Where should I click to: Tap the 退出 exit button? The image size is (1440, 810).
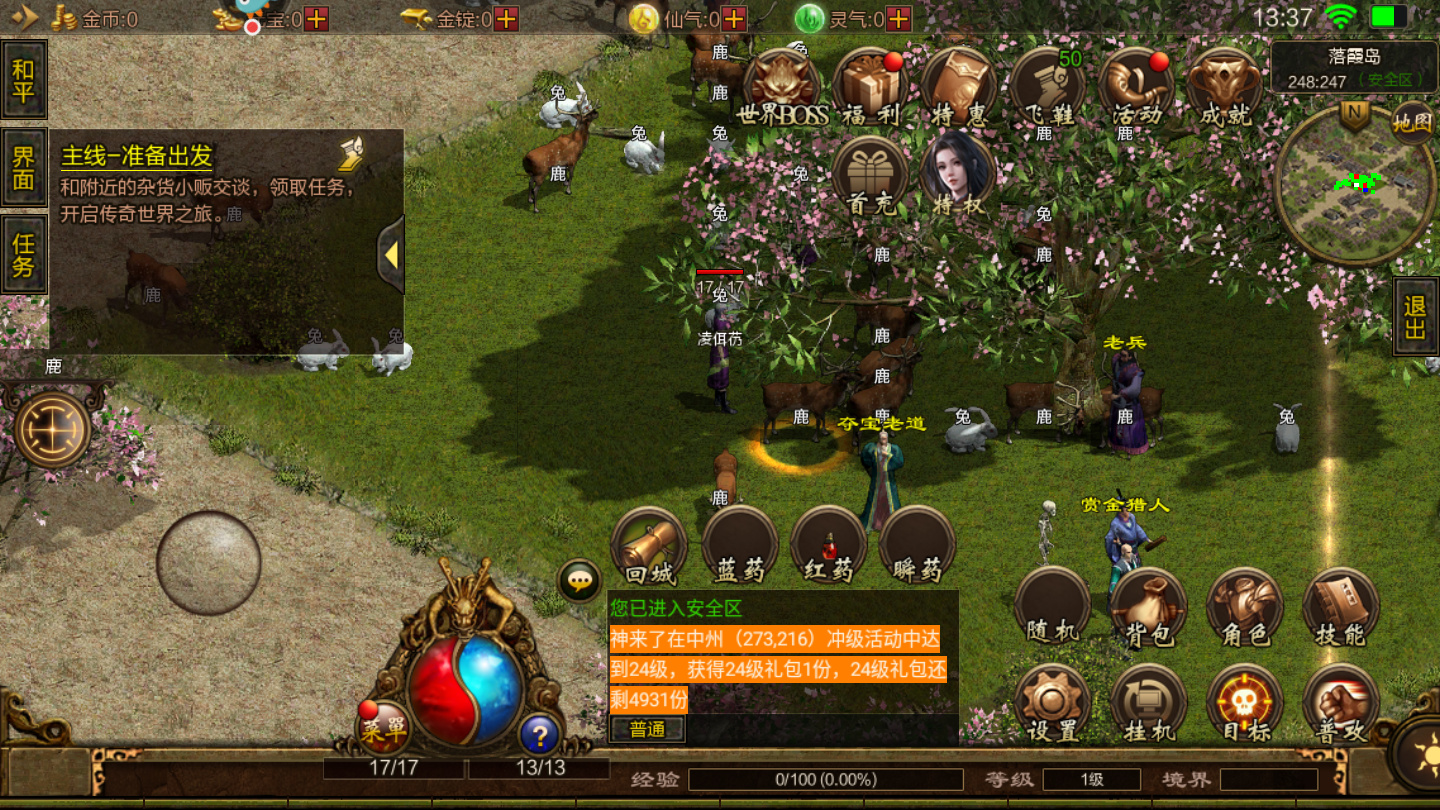pyautogui.click(x=1415, y=317)
